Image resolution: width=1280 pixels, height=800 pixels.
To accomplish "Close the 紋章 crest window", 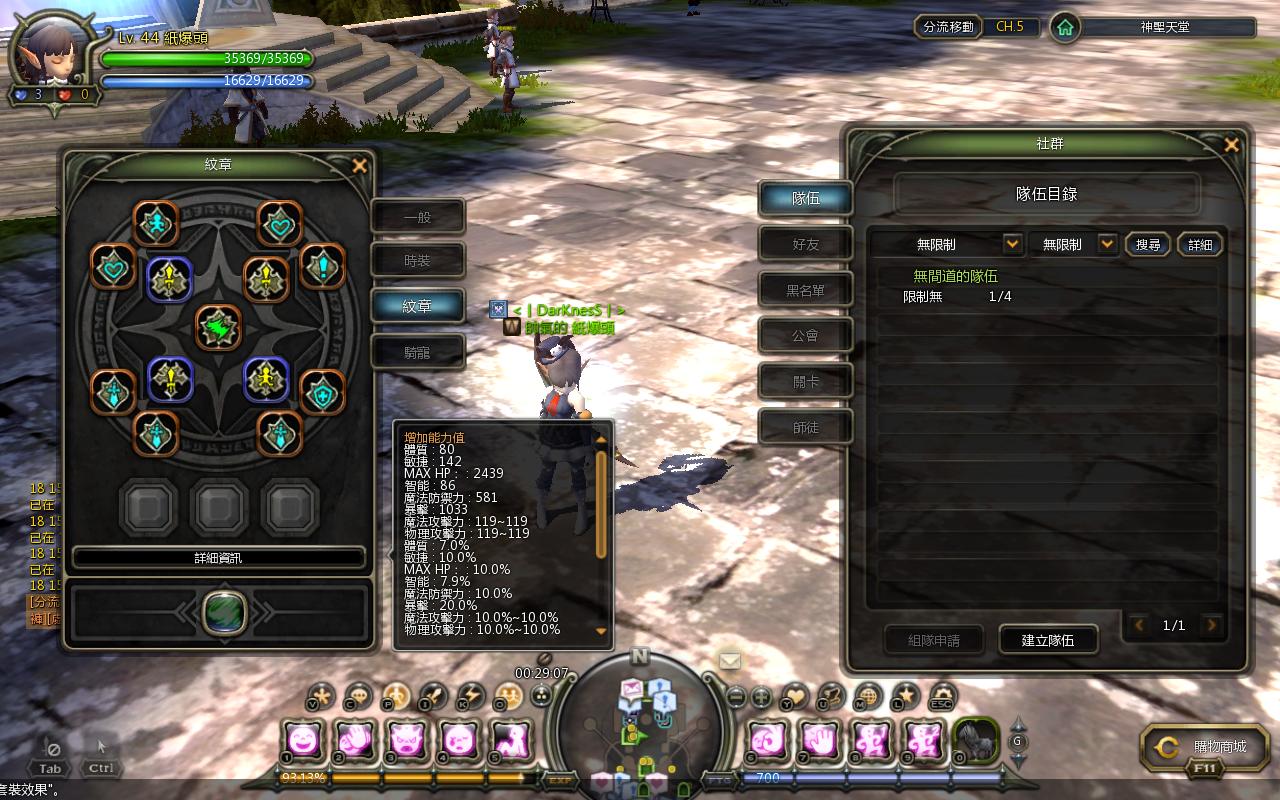I will 360,166.
